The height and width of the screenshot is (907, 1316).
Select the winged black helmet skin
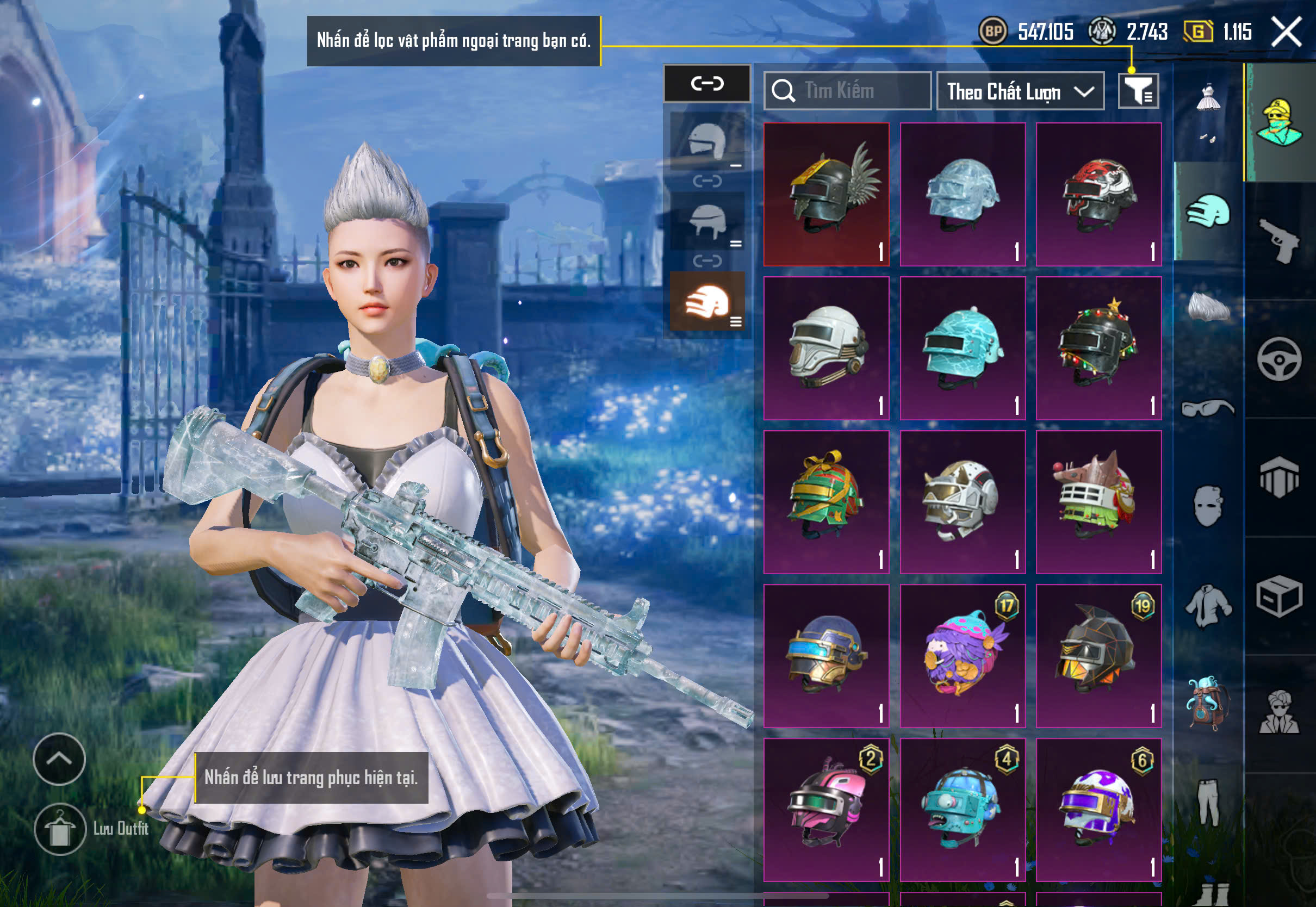click(826, 194)
